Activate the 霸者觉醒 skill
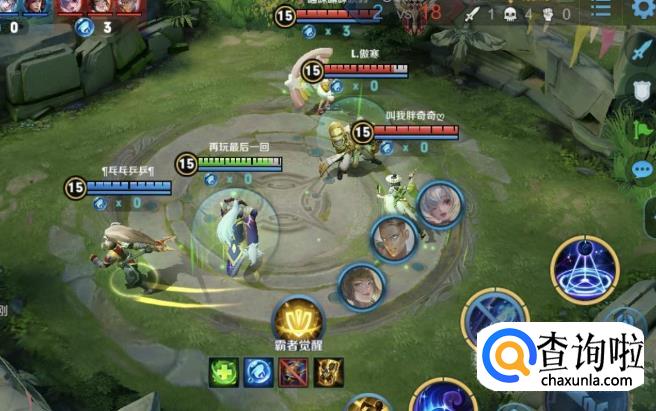 click(296, 320)
